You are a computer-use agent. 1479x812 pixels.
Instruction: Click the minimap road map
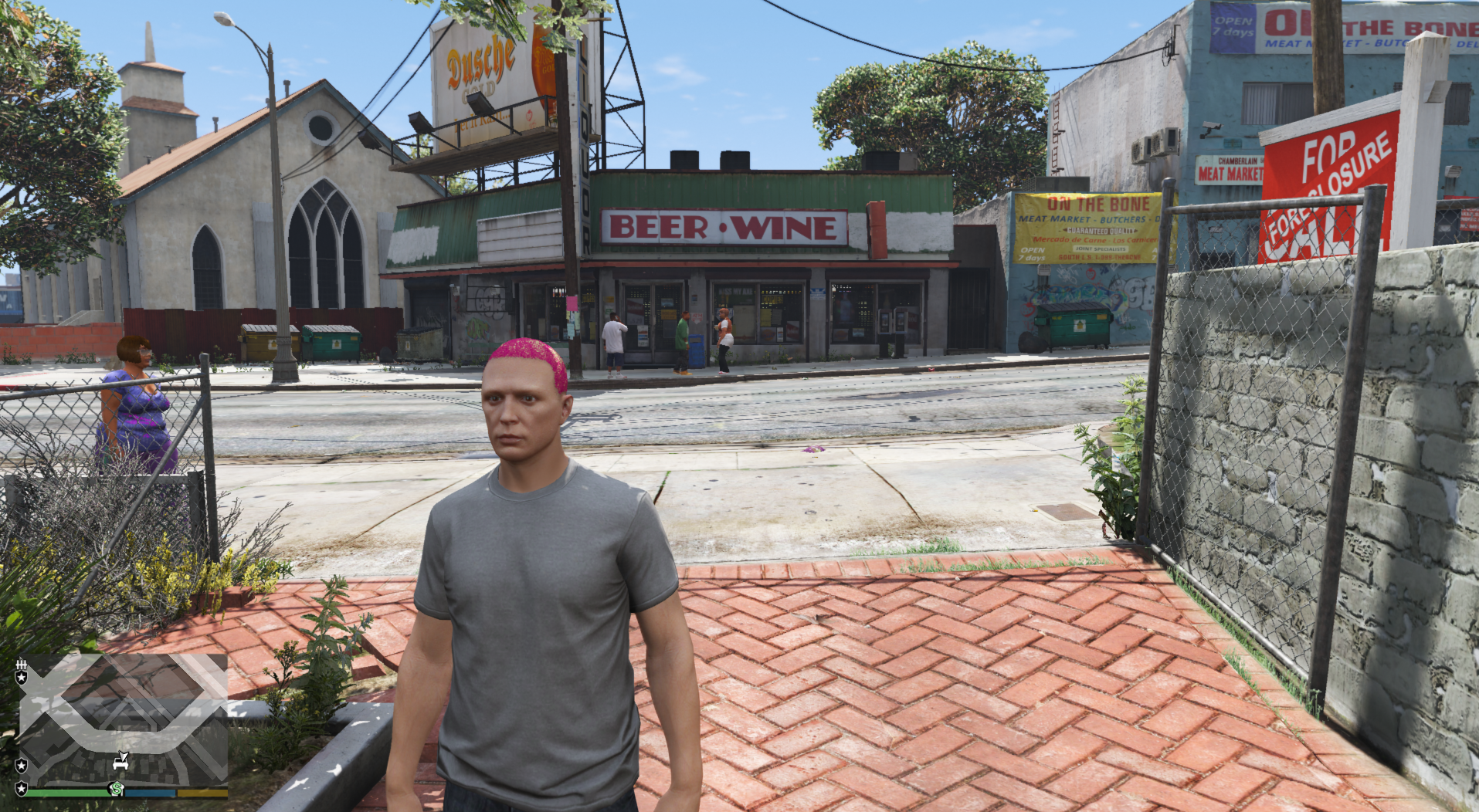(x=124, y=718)
